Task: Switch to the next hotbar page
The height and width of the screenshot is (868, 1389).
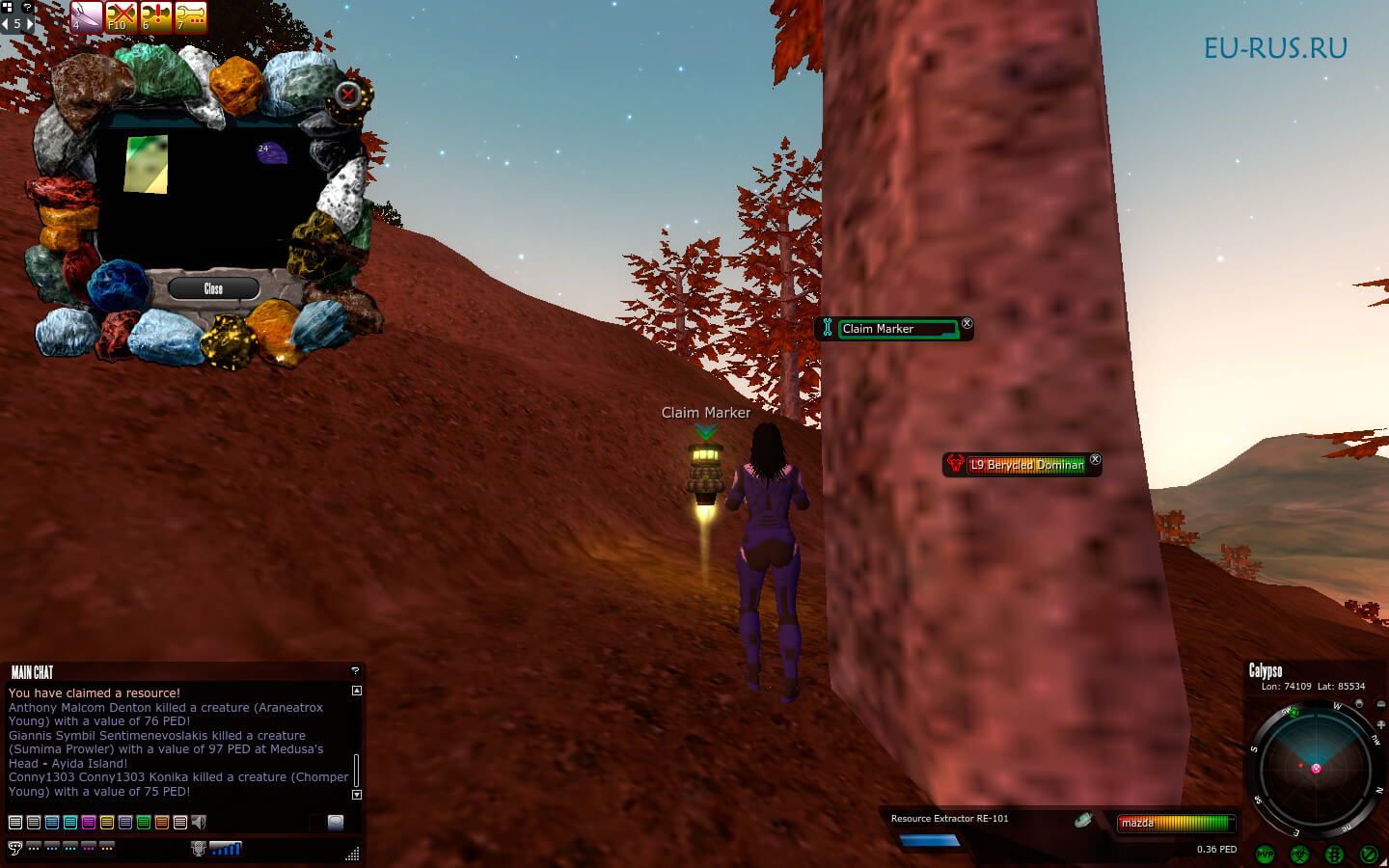Action: coord(29,24)
